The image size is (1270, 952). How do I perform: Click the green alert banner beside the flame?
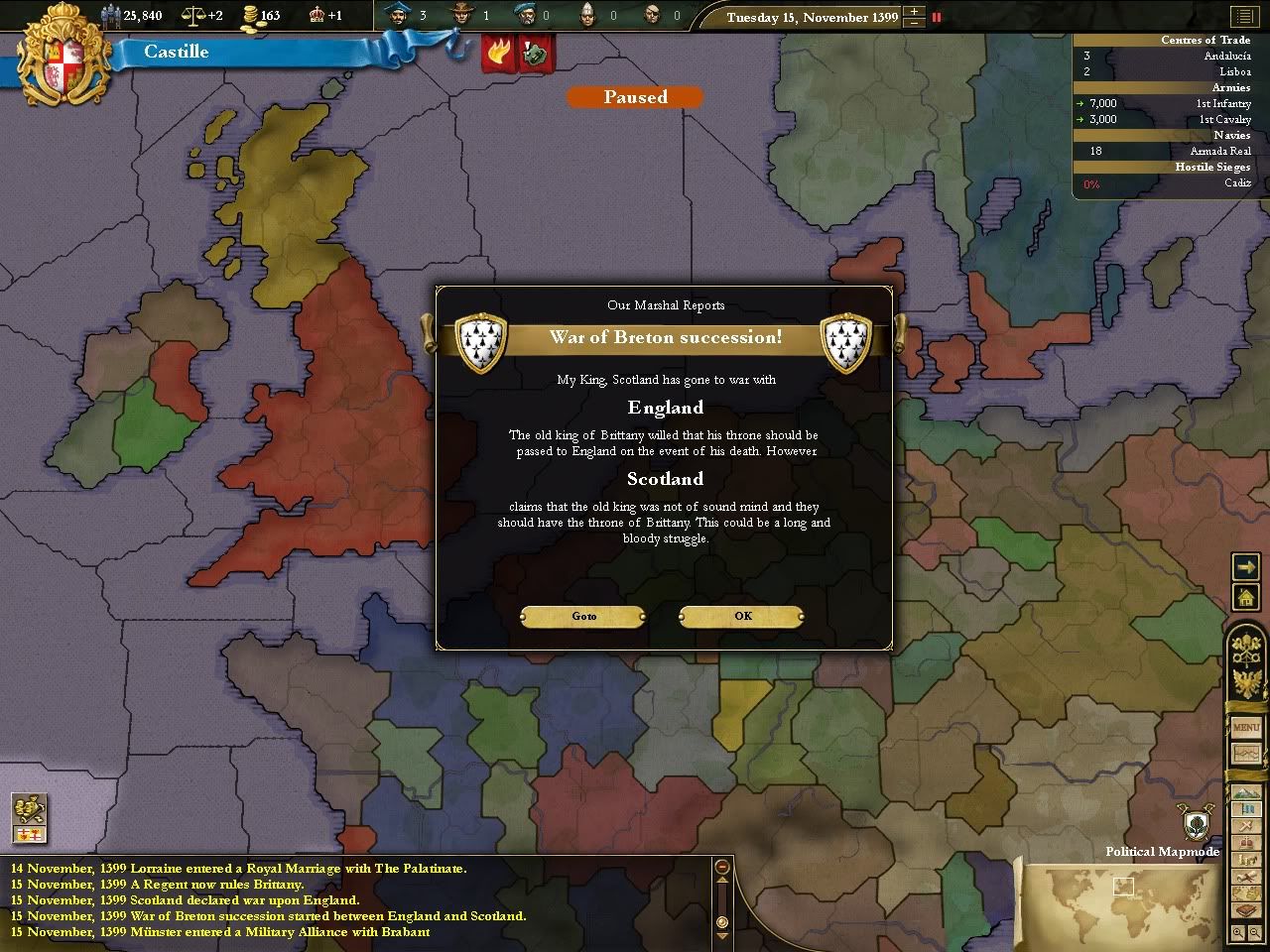(x=536, y=52)
